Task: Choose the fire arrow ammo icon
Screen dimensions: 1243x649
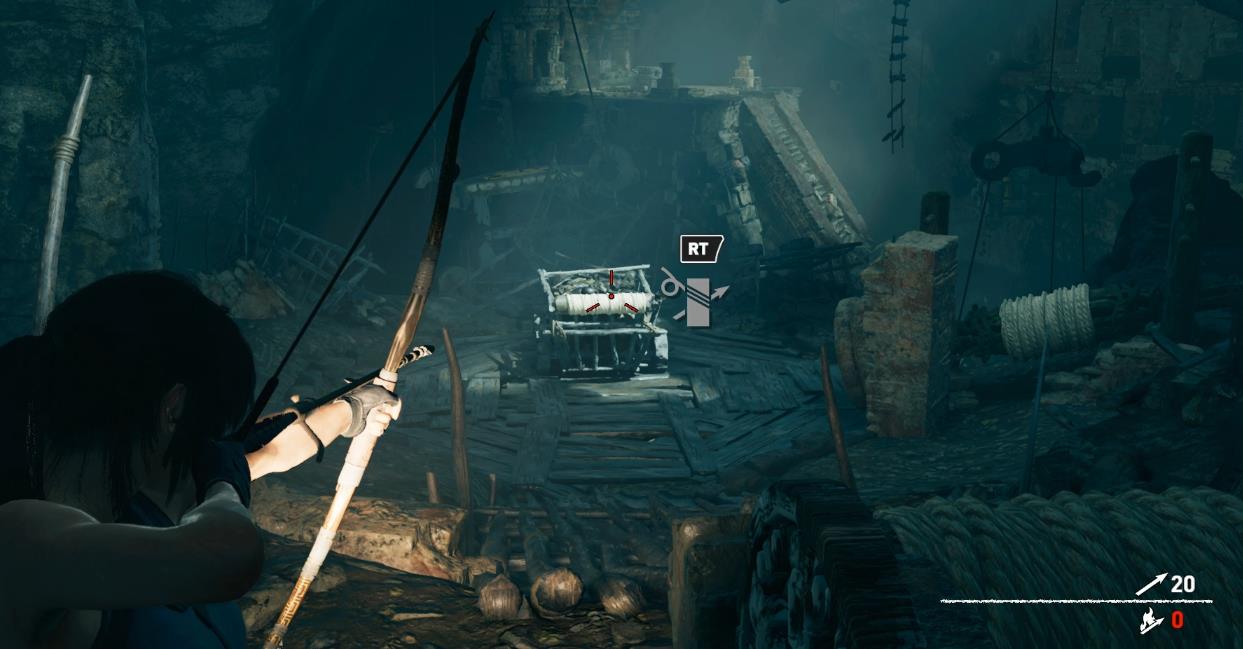Action: (x=1150, y=622)
